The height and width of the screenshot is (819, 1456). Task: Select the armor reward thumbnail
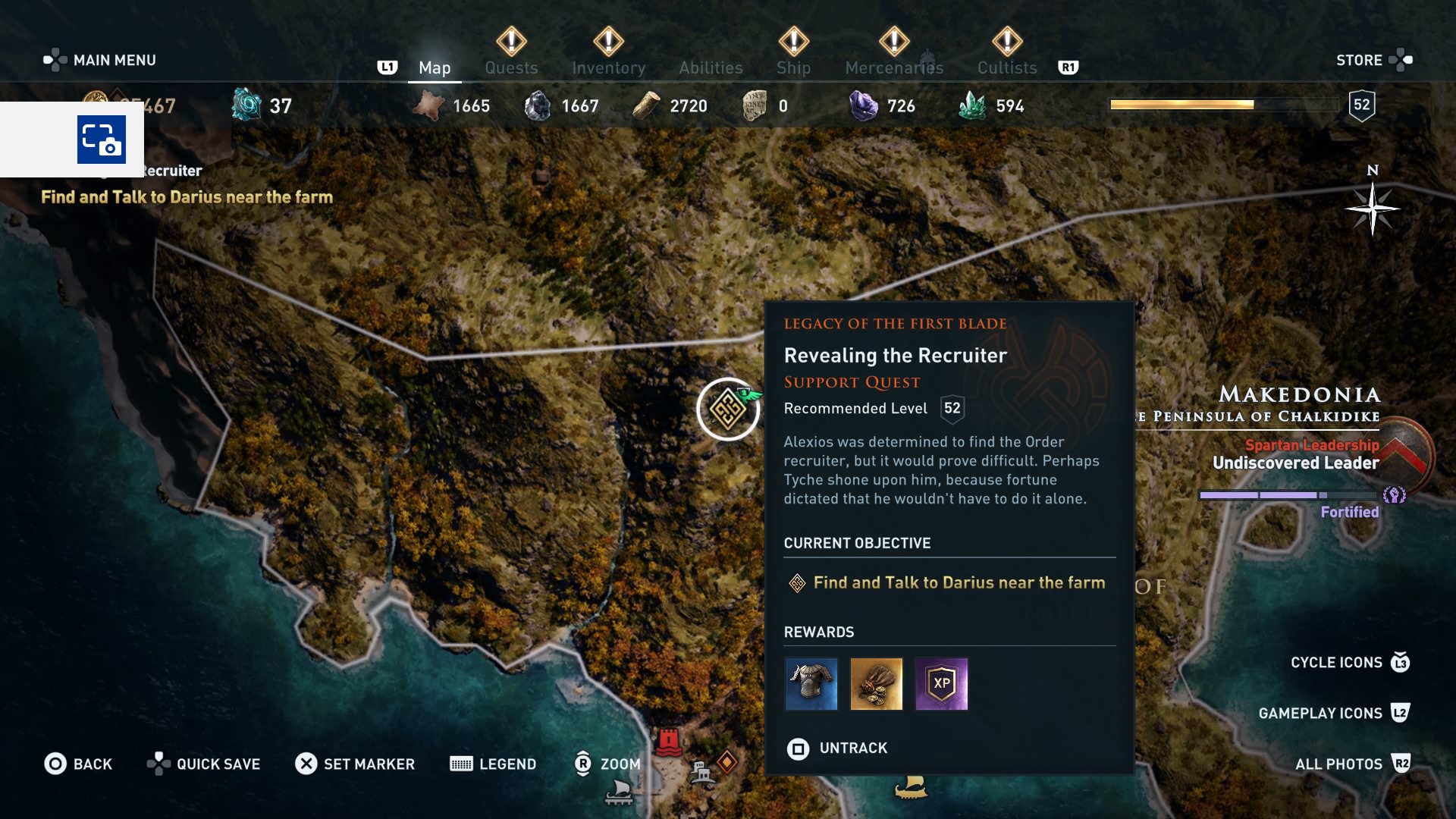coord(811,684)
